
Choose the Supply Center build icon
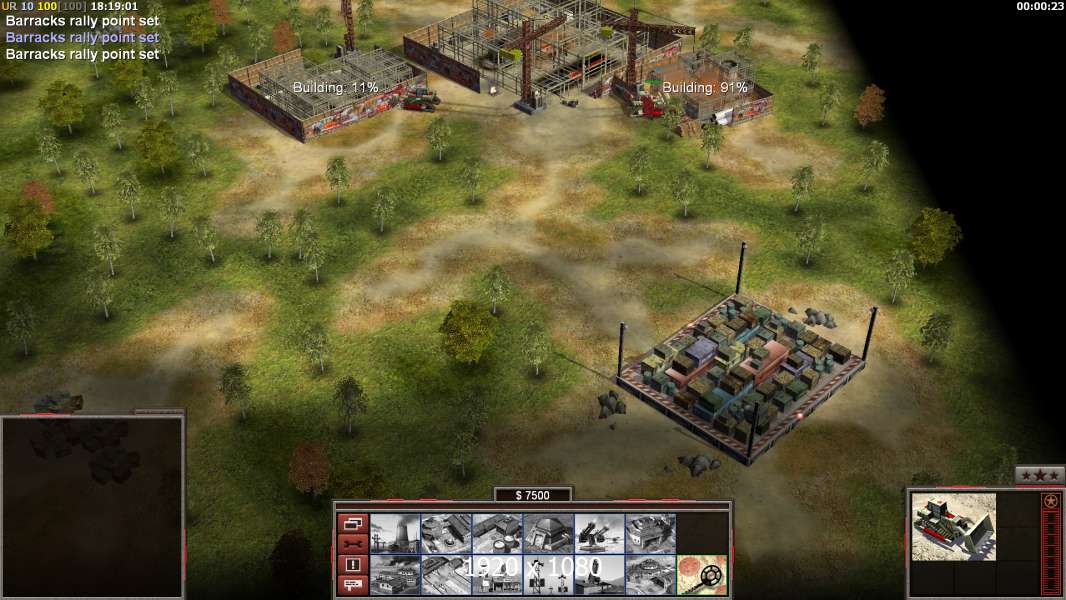[x=497, y=533]
